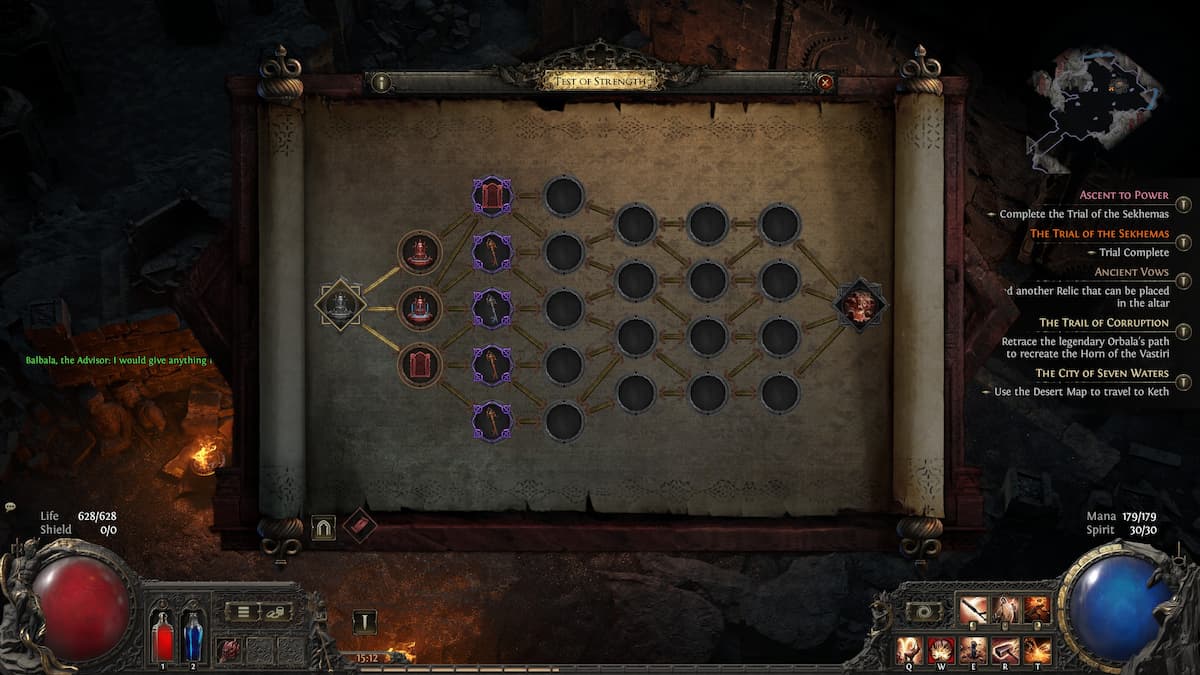This screenshot has height=675, width=1200.
Task: Pick the bottom purple-framed golden key room
Action: (492, 421)
